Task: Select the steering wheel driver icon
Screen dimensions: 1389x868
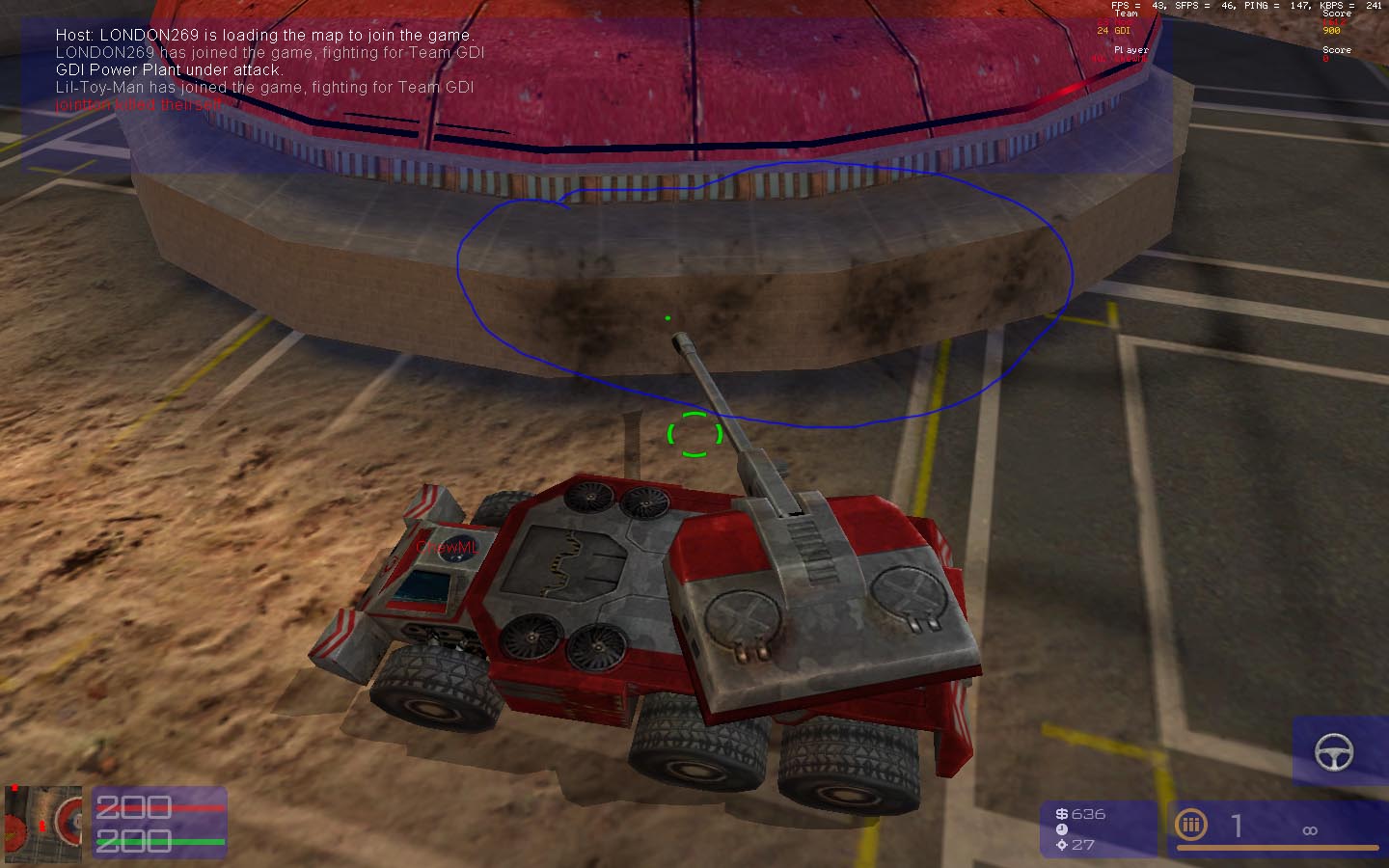Action: [1334, 751]
